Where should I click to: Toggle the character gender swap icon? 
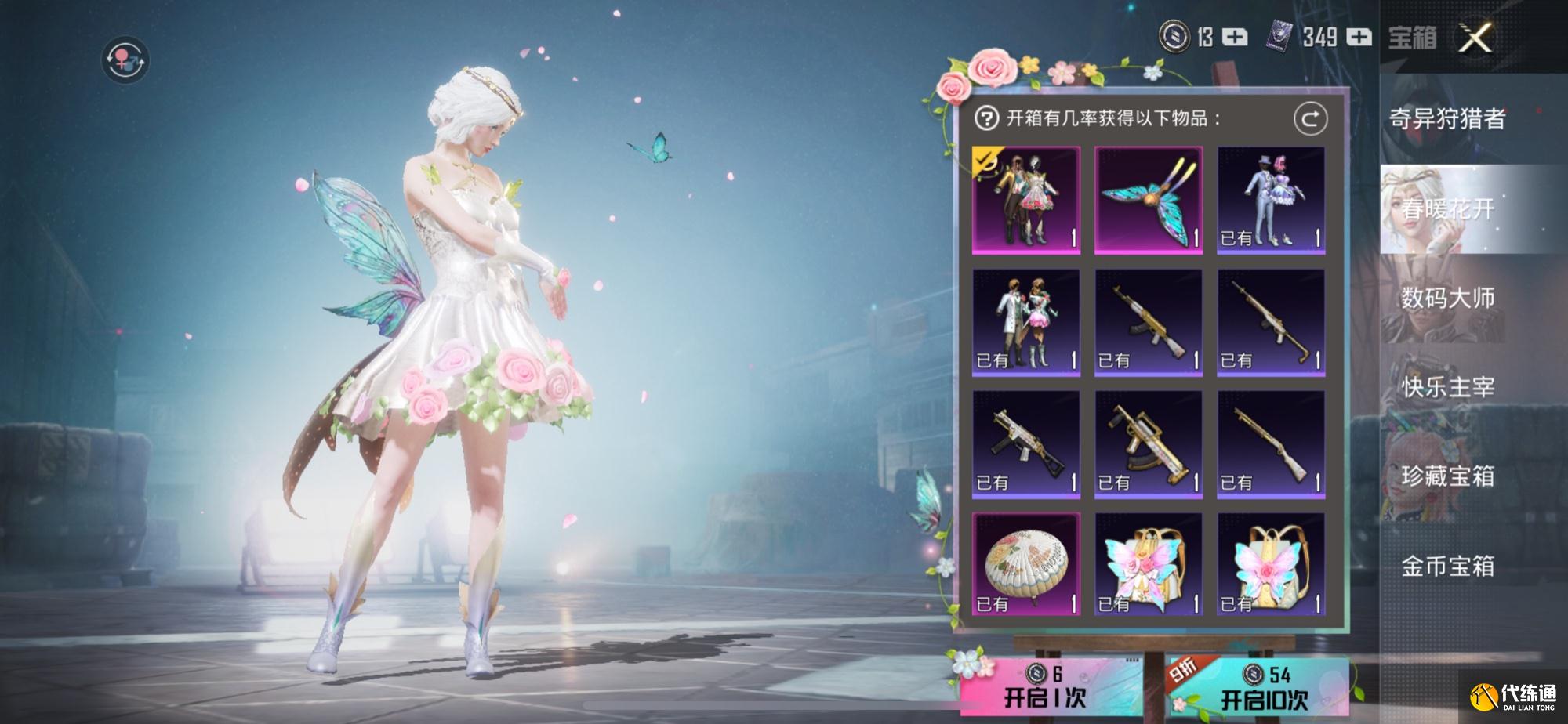pyautogui.click(x=125, y=60)
